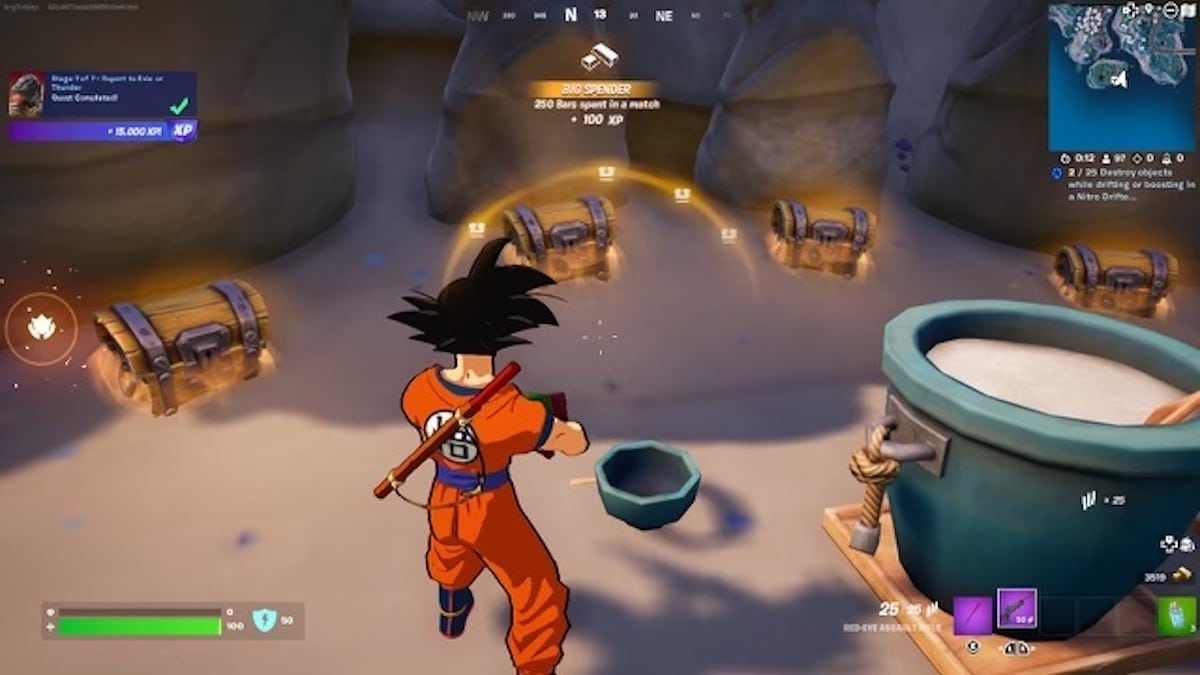The image size is (1200, 675).
Task: Click the quest giver portrait
Action: point(26,95)
